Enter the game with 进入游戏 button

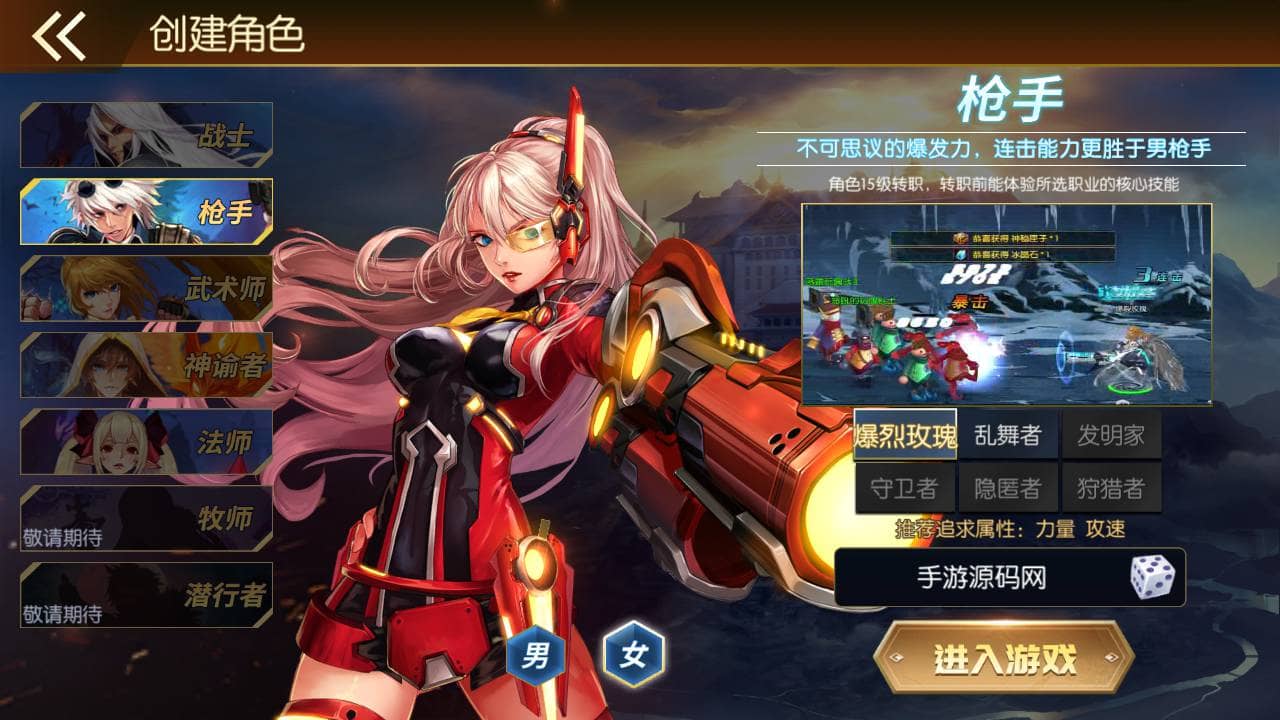coord(1004,659)
